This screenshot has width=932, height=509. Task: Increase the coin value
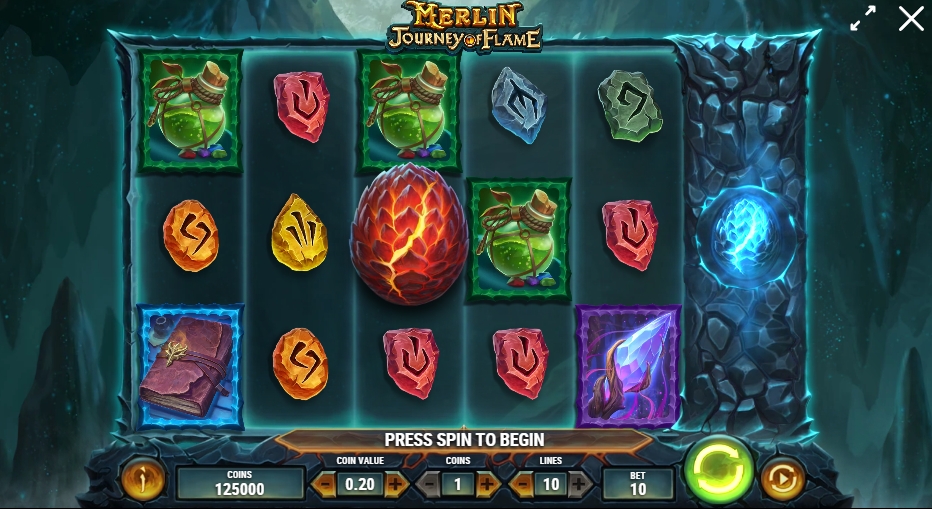click(396, 484)
